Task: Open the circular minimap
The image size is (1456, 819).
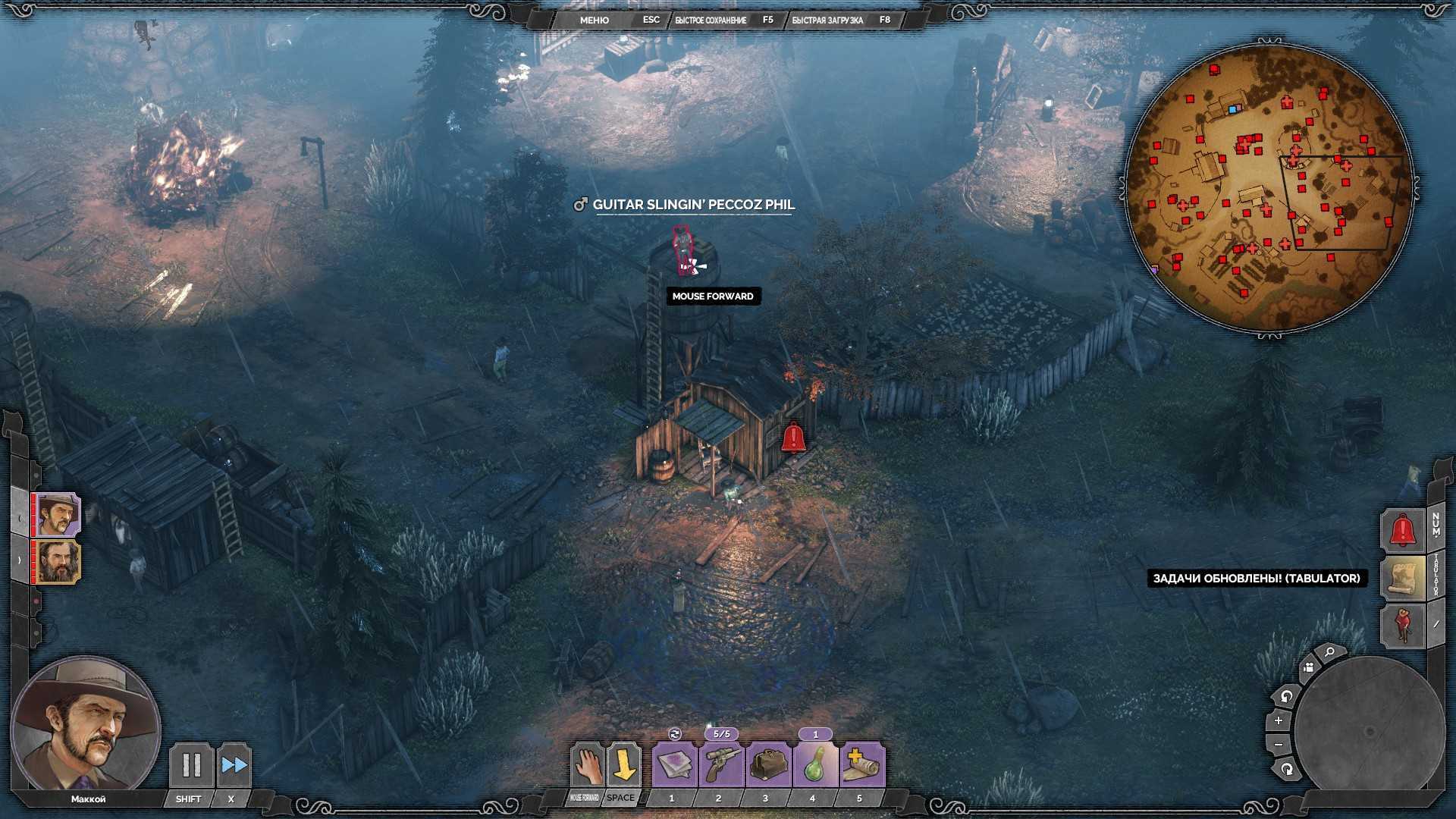Action: [1268, 188]
